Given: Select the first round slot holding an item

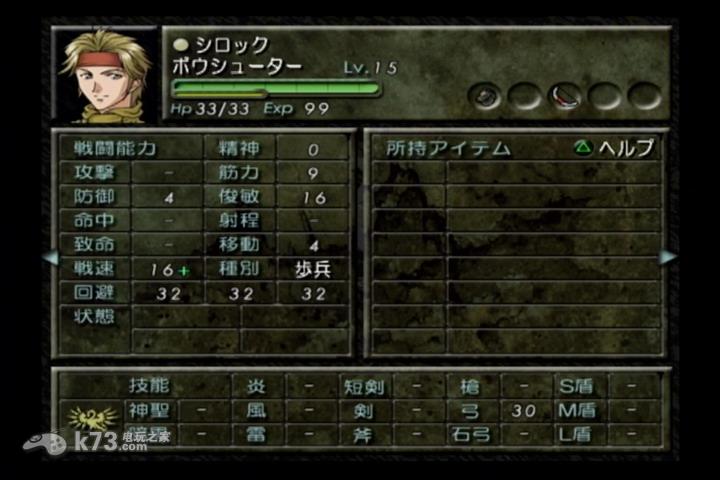Looking at the screenshot, I should point(487,95).
